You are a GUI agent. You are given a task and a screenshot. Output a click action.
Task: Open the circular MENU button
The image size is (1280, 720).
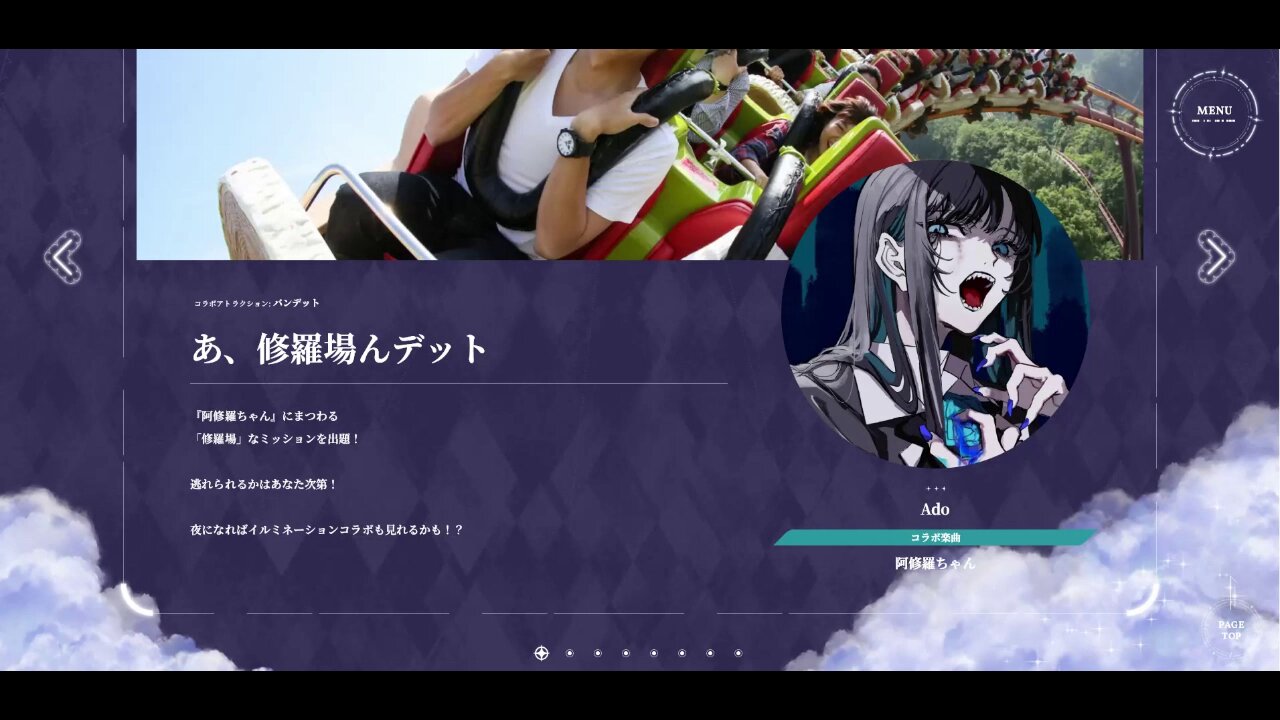coord(1214,110)
